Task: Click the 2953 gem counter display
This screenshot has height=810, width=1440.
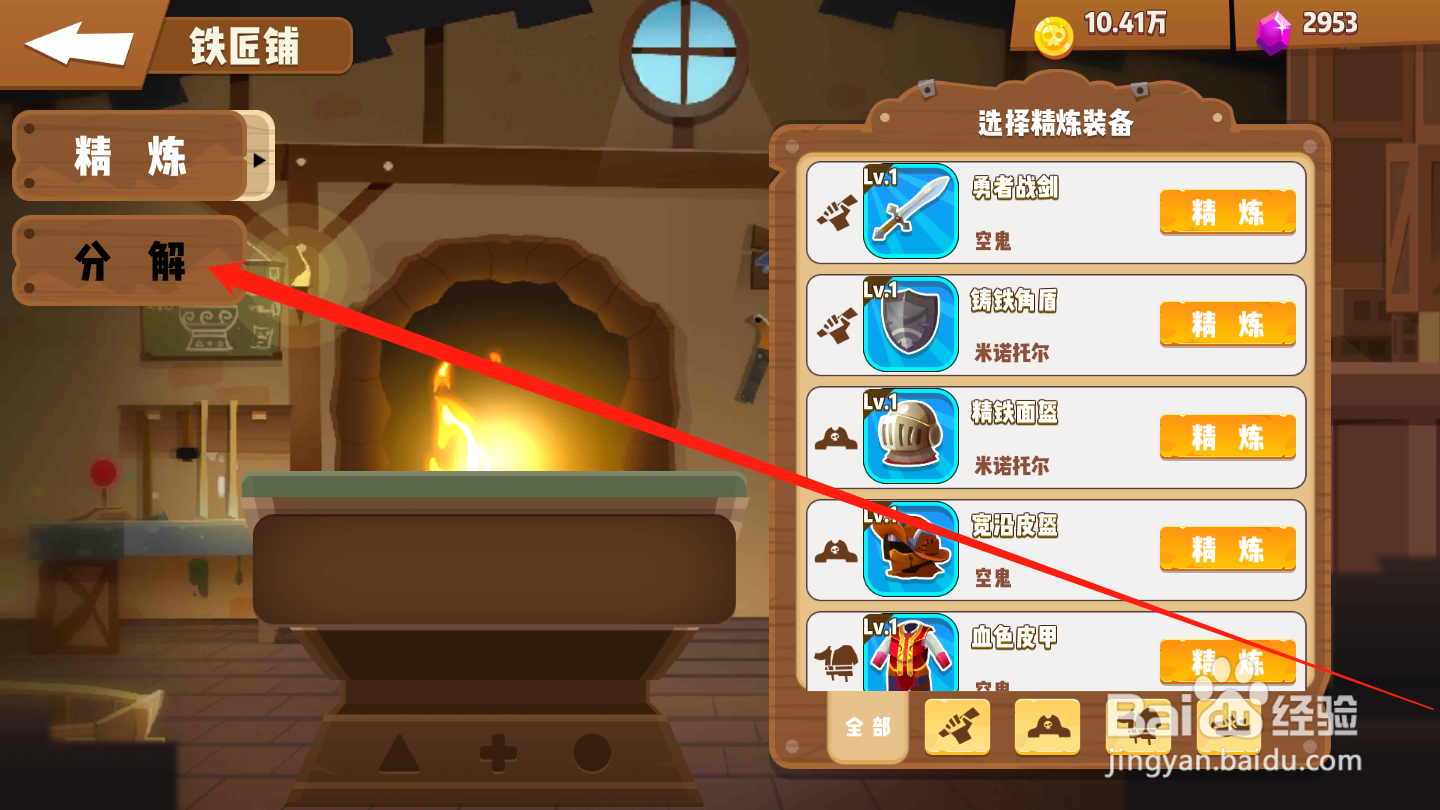Action: [x=1330, y=22]
